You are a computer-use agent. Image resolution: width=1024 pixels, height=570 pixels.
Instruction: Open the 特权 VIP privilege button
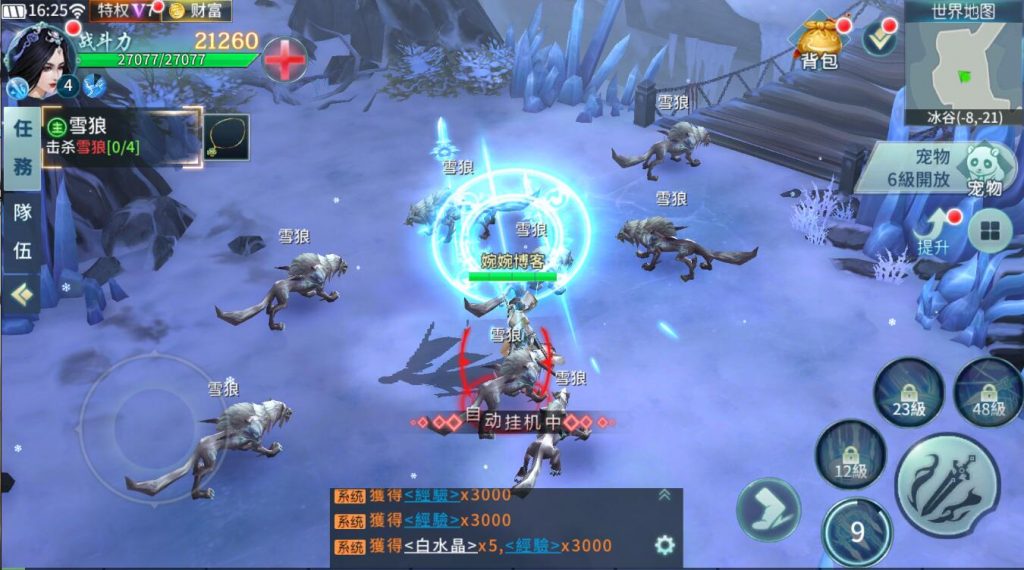[x=124, y=11]
